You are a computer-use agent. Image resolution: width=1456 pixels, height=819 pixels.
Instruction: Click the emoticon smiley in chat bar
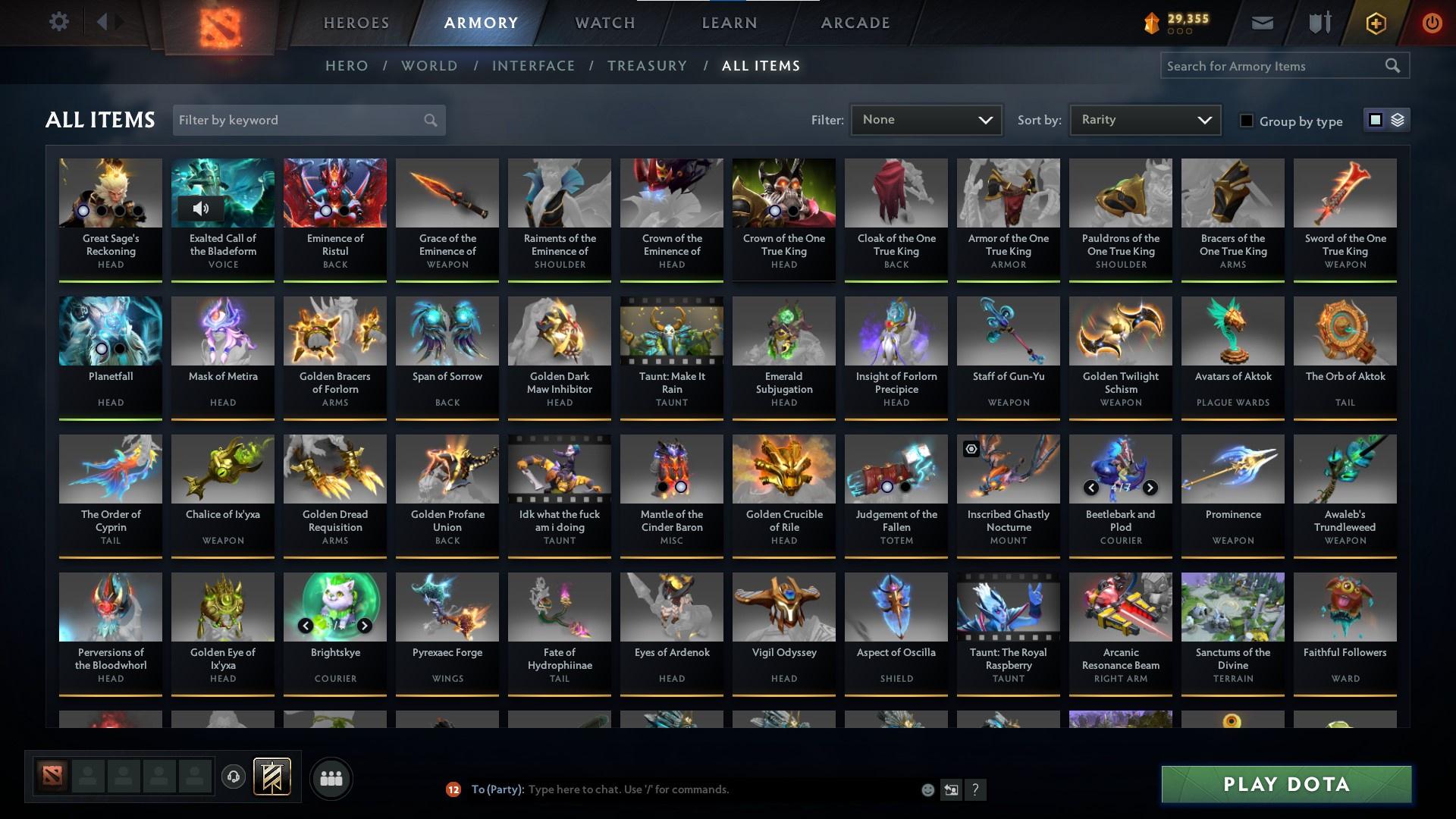pos(927,789)
